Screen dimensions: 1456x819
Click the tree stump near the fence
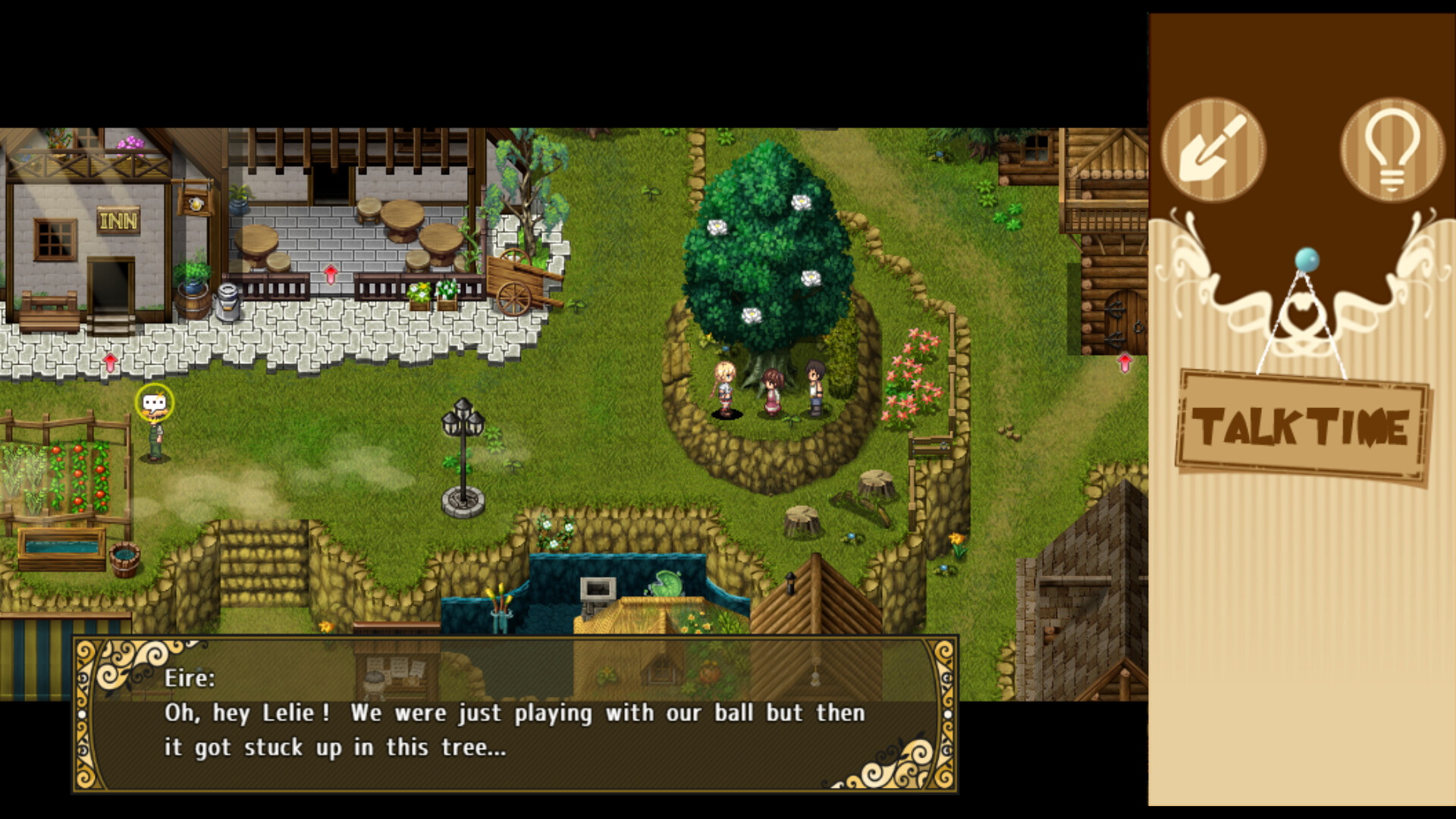tap(872, 482)
